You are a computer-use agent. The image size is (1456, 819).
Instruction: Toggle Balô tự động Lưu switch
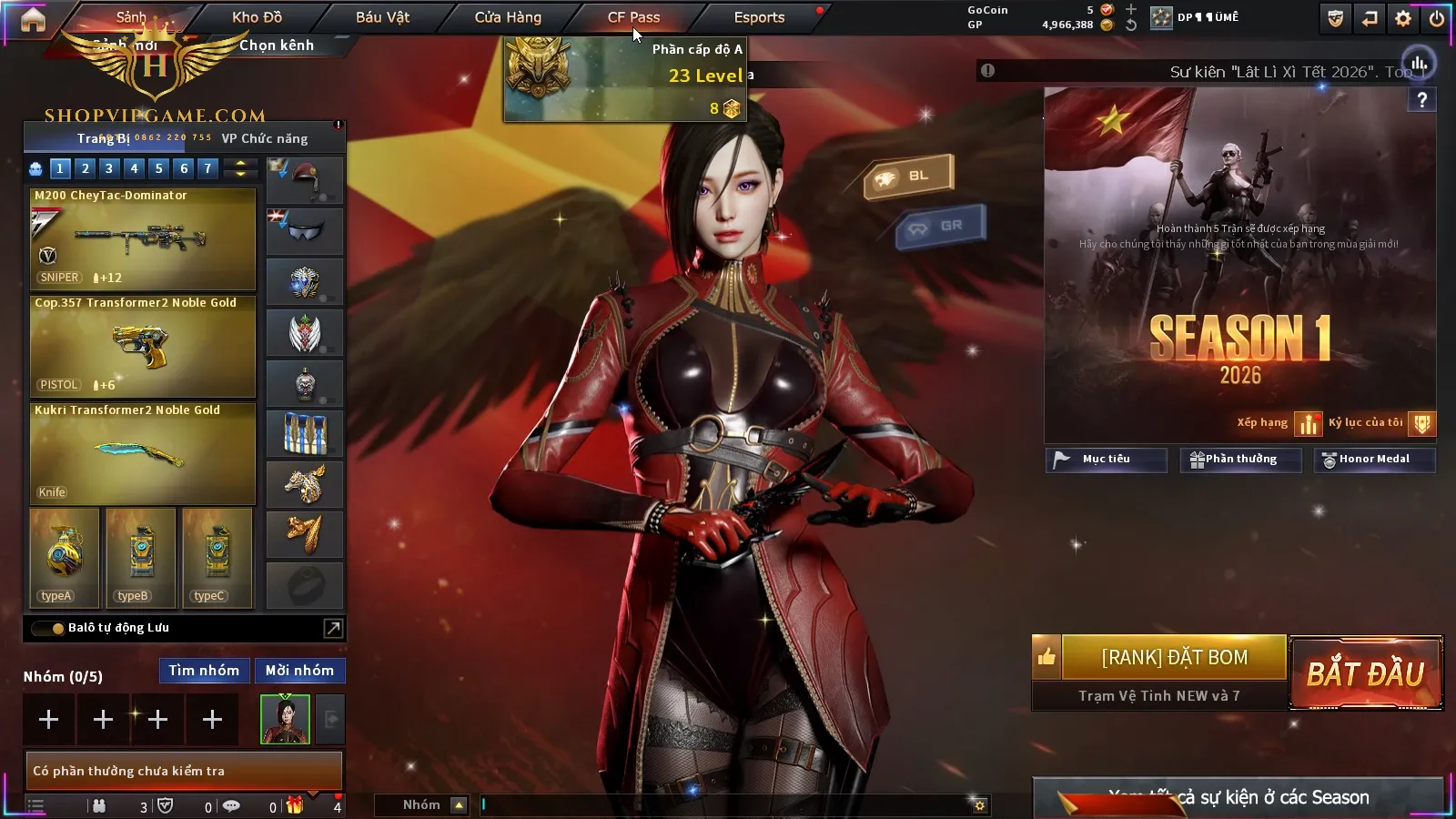click(47, 628)
